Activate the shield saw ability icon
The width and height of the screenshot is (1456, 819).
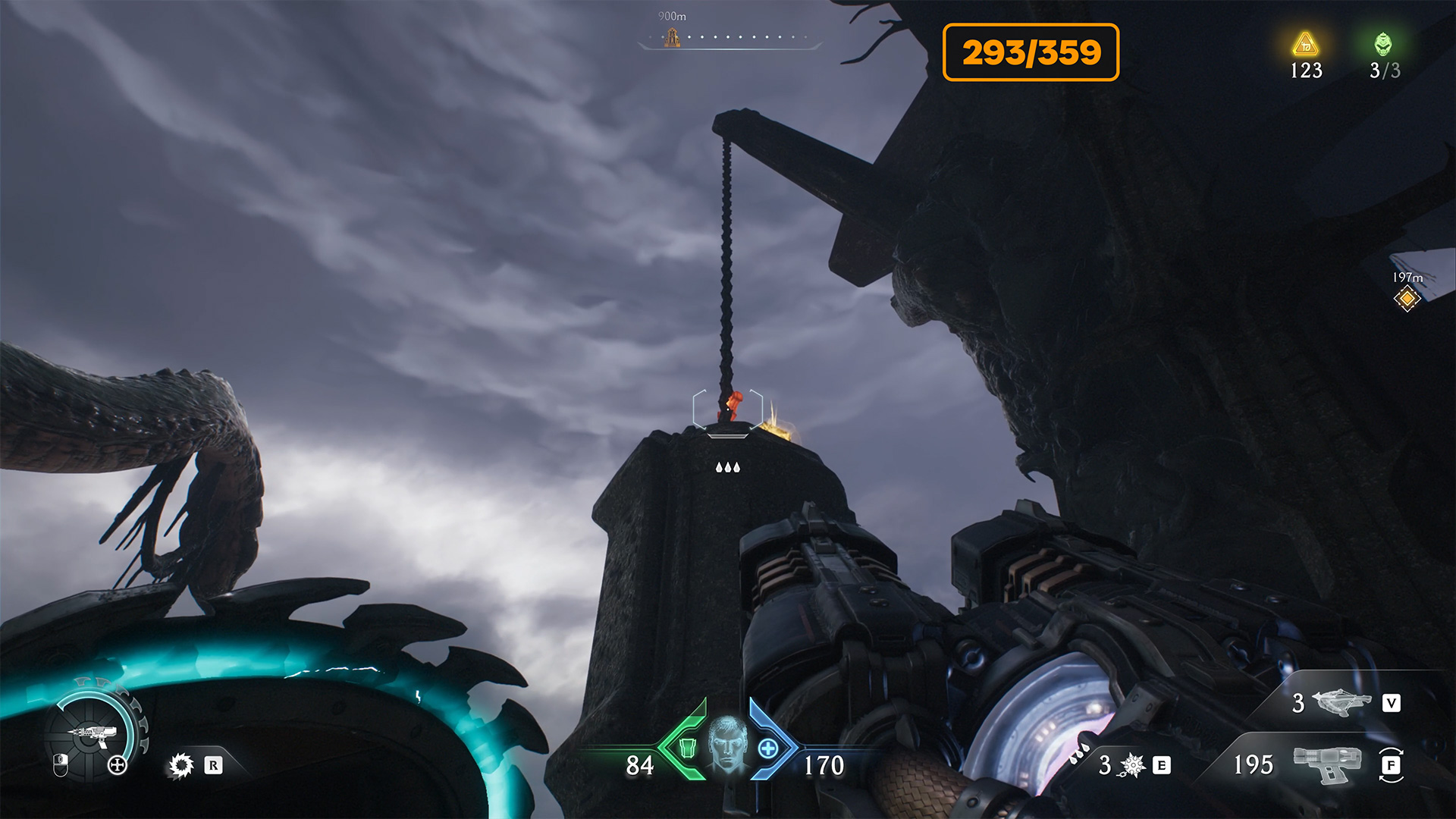click(181, 765)
